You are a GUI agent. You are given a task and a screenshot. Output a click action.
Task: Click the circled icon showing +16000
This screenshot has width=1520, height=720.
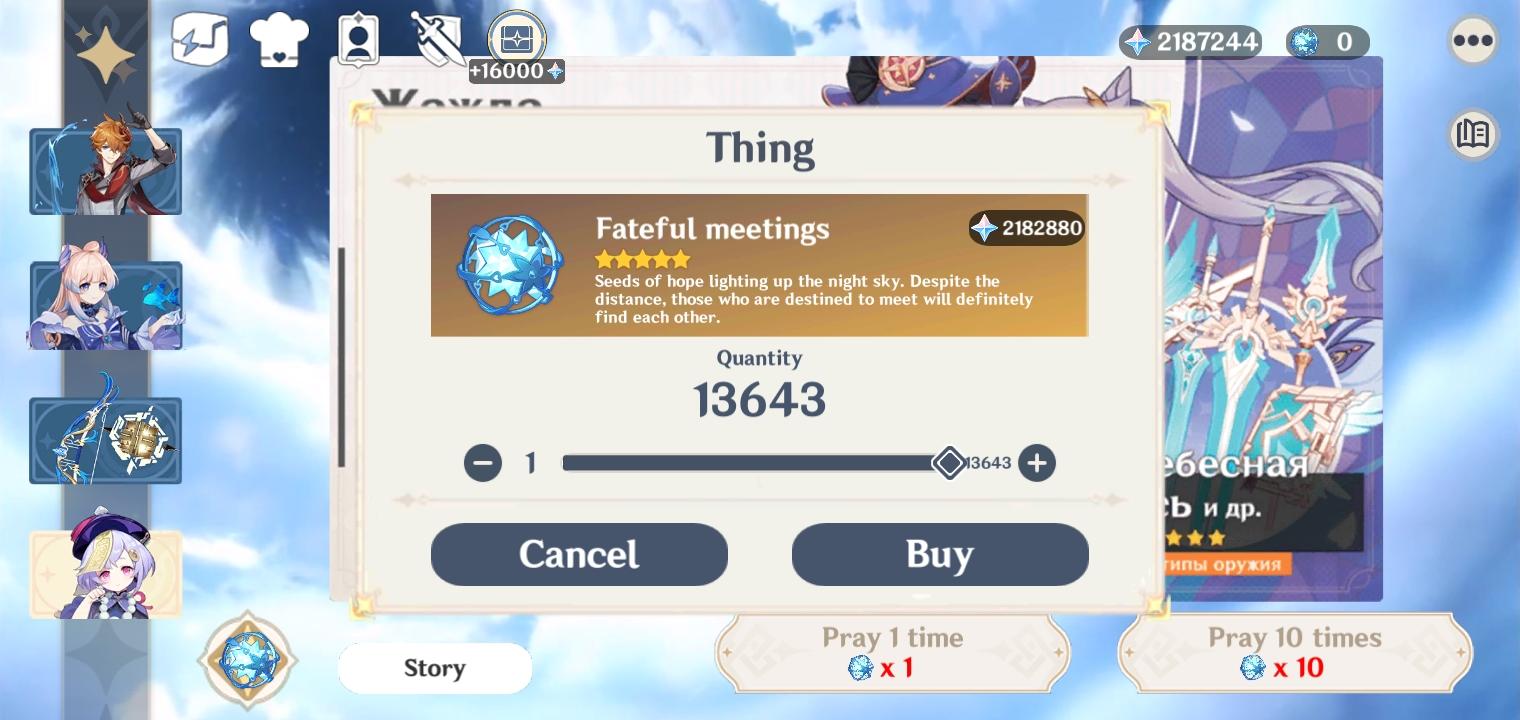click(x=515, y=38)
